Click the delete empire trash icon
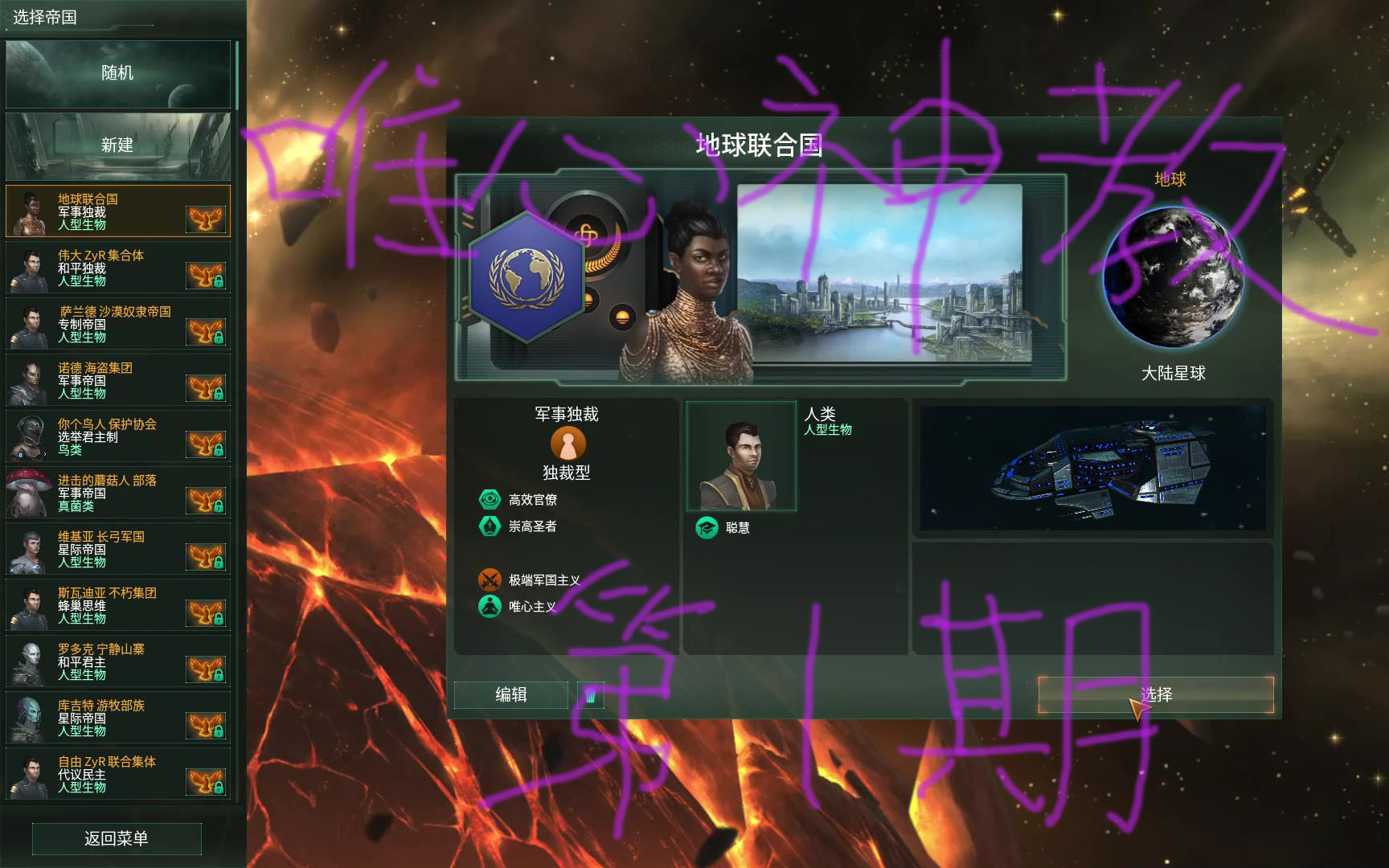 [x=592, y=694]
